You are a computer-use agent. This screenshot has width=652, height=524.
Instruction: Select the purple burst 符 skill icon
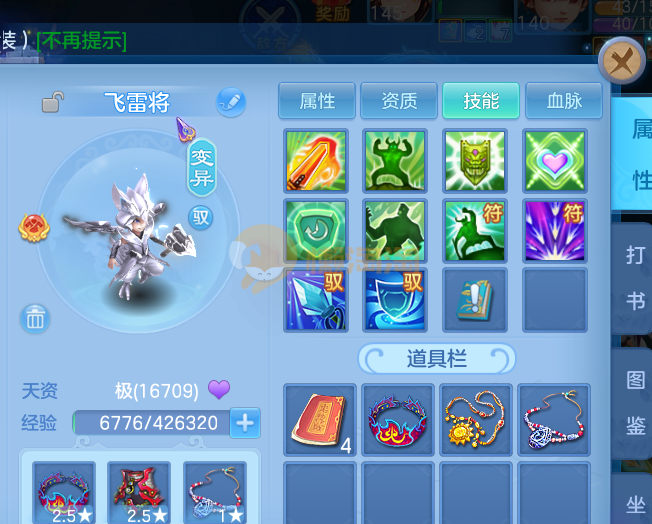coord(554,230)
